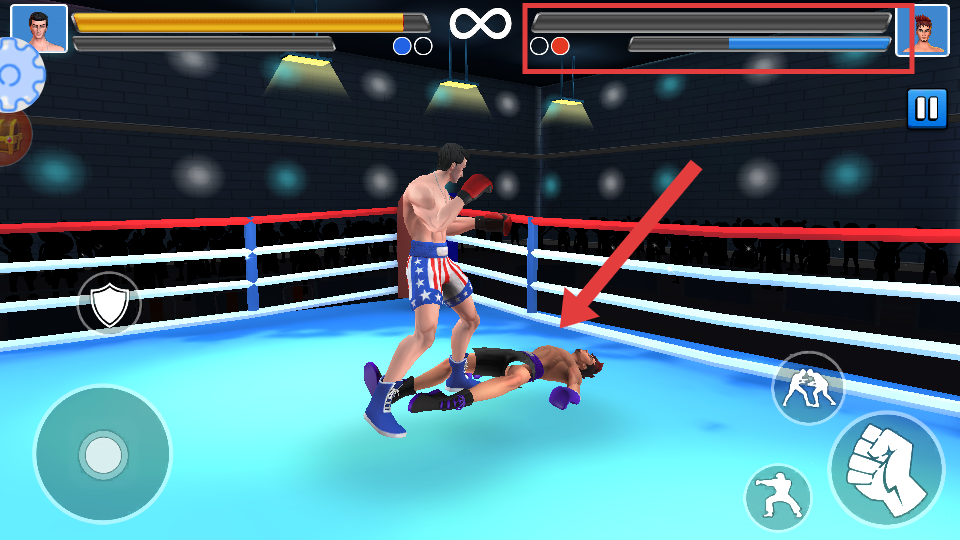Tap the virtual movement joystick

point(102,454)
